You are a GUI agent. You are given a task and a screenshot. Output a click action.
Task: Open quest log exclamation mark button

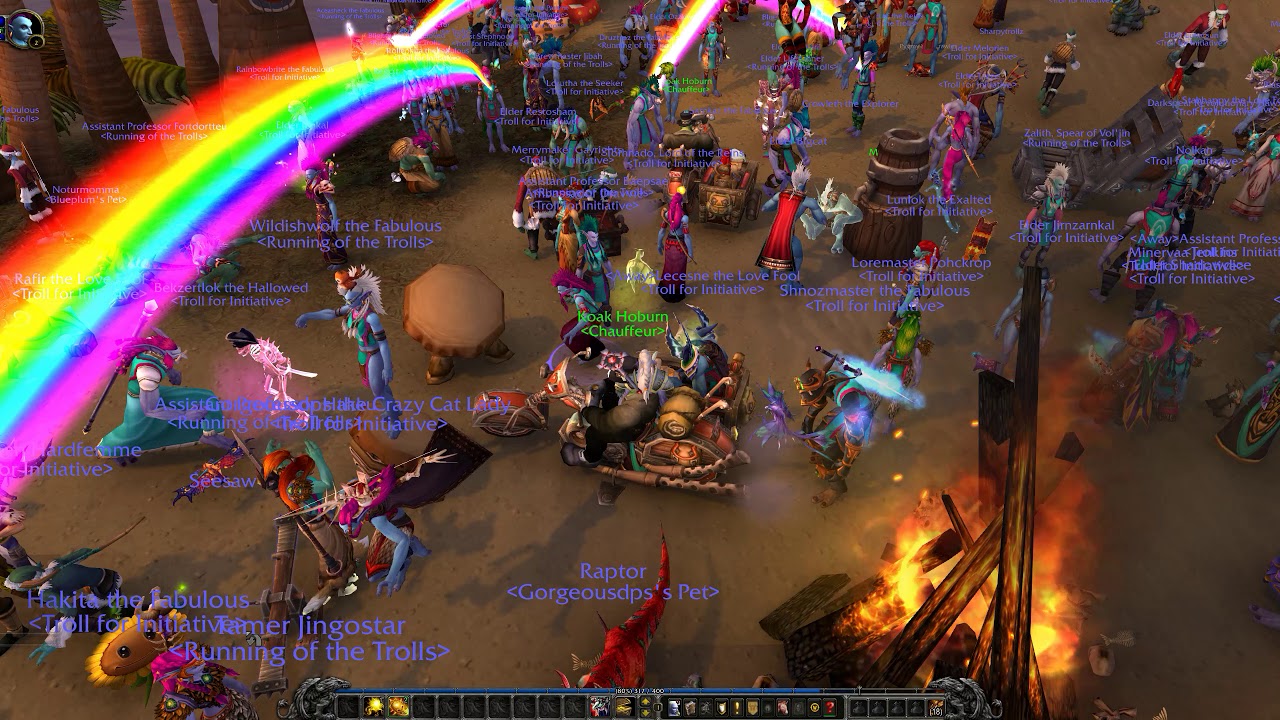click(x=737, y=707)
